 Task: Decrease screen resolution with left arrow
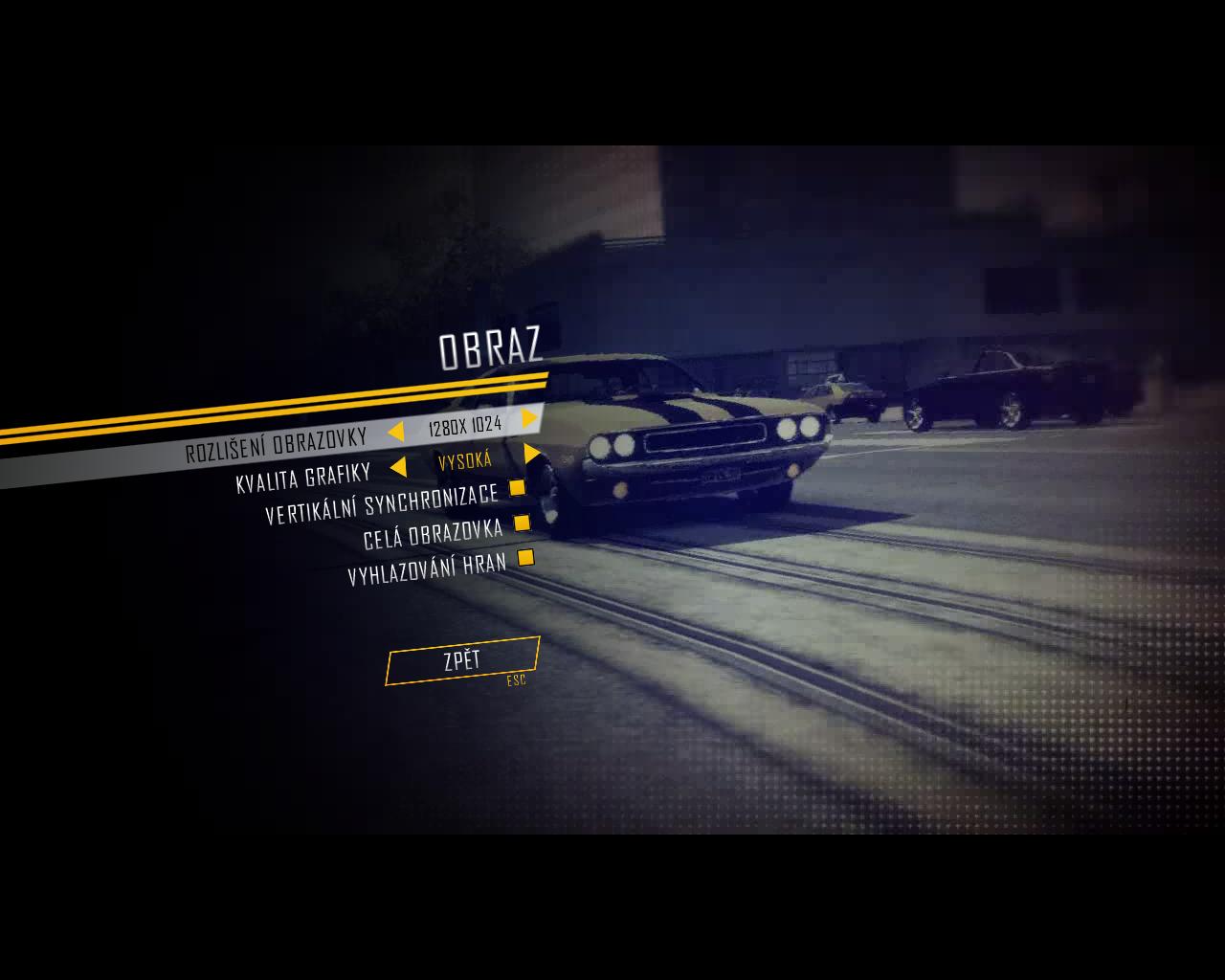click(395, 432)
